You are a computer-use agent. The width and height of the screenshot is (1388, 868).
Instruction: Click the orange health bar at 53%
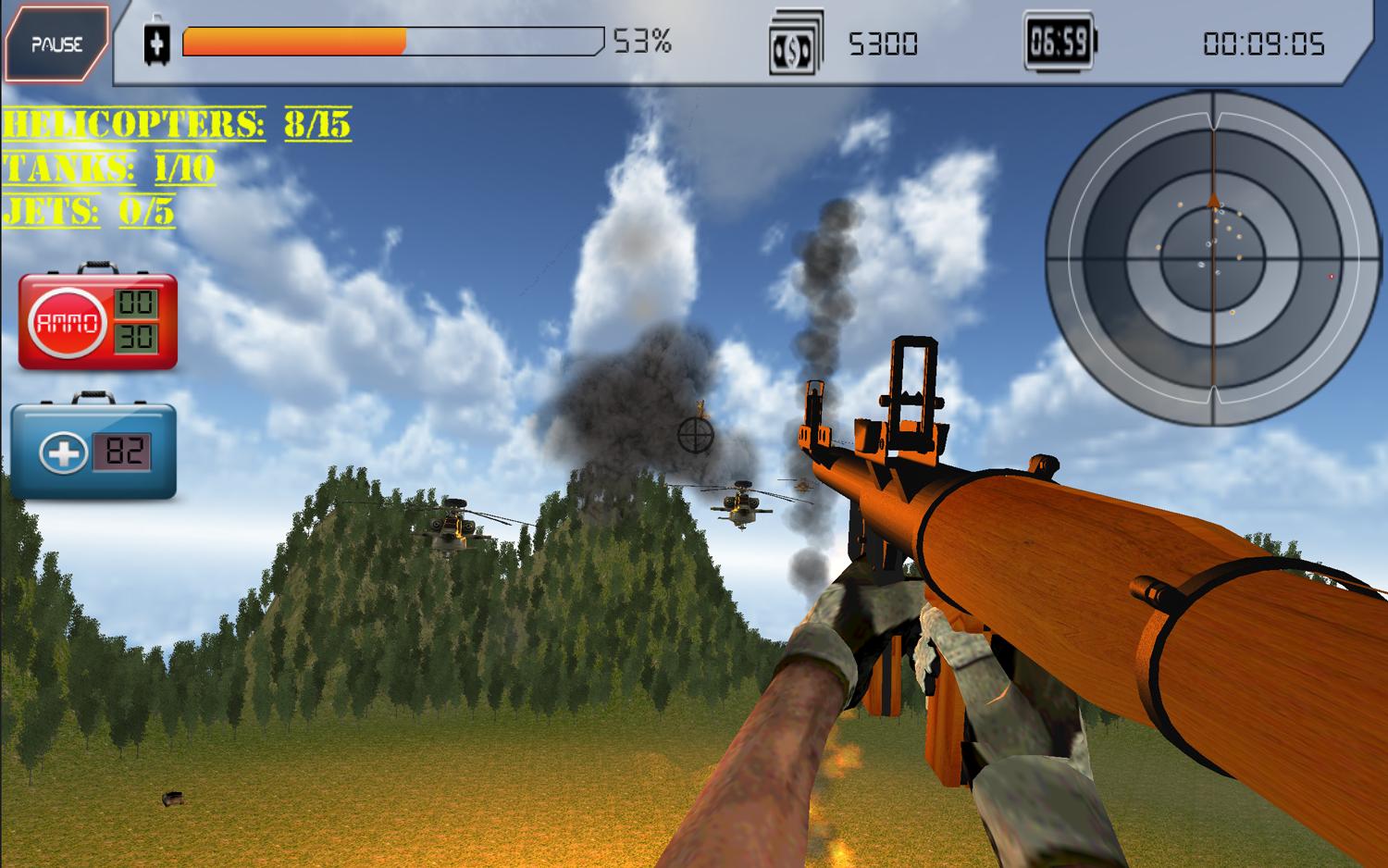pyautogui.click(x=296, y=41)
